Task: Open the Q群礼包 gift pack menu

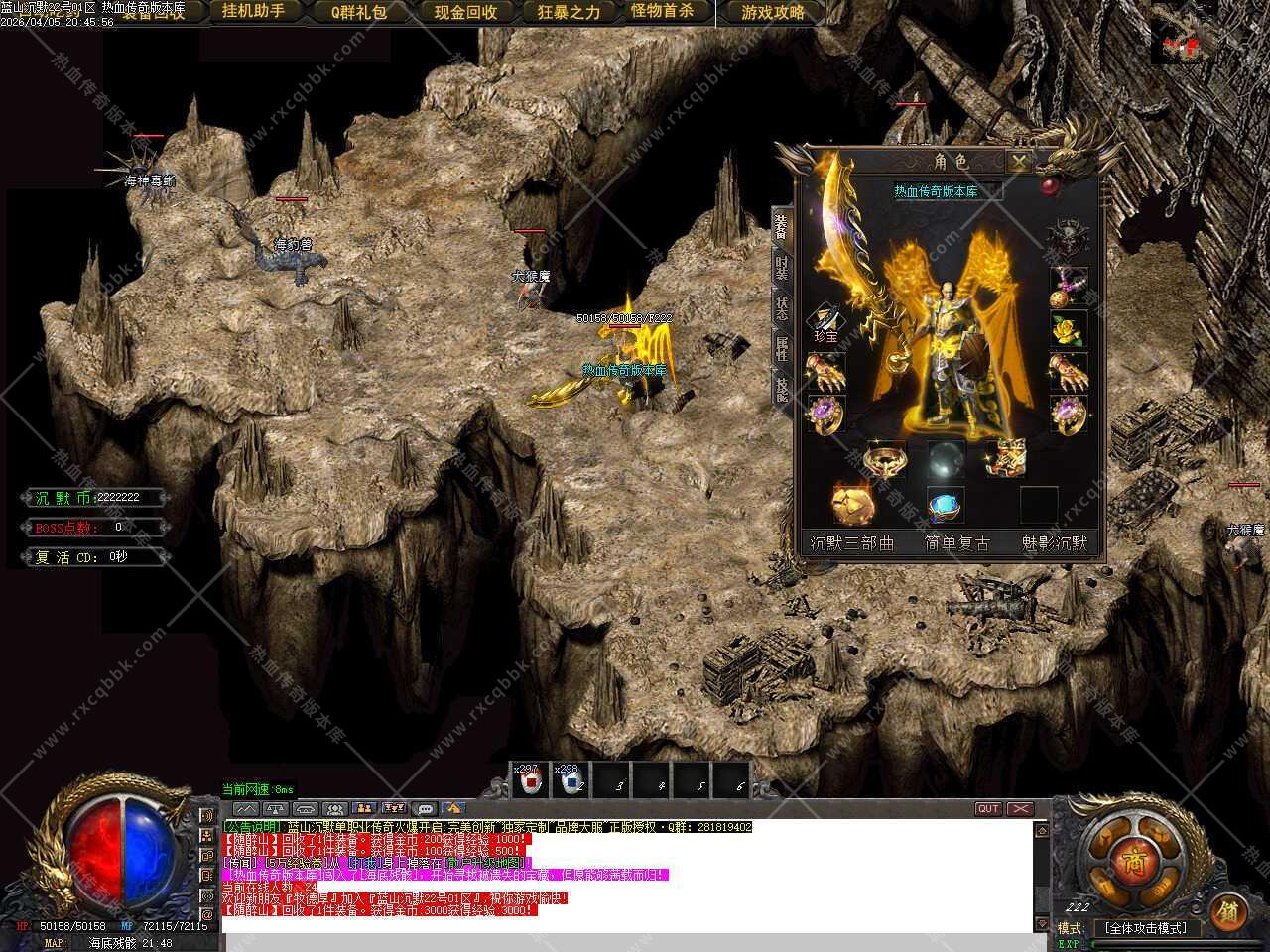Action: click(x=359, y=12)
